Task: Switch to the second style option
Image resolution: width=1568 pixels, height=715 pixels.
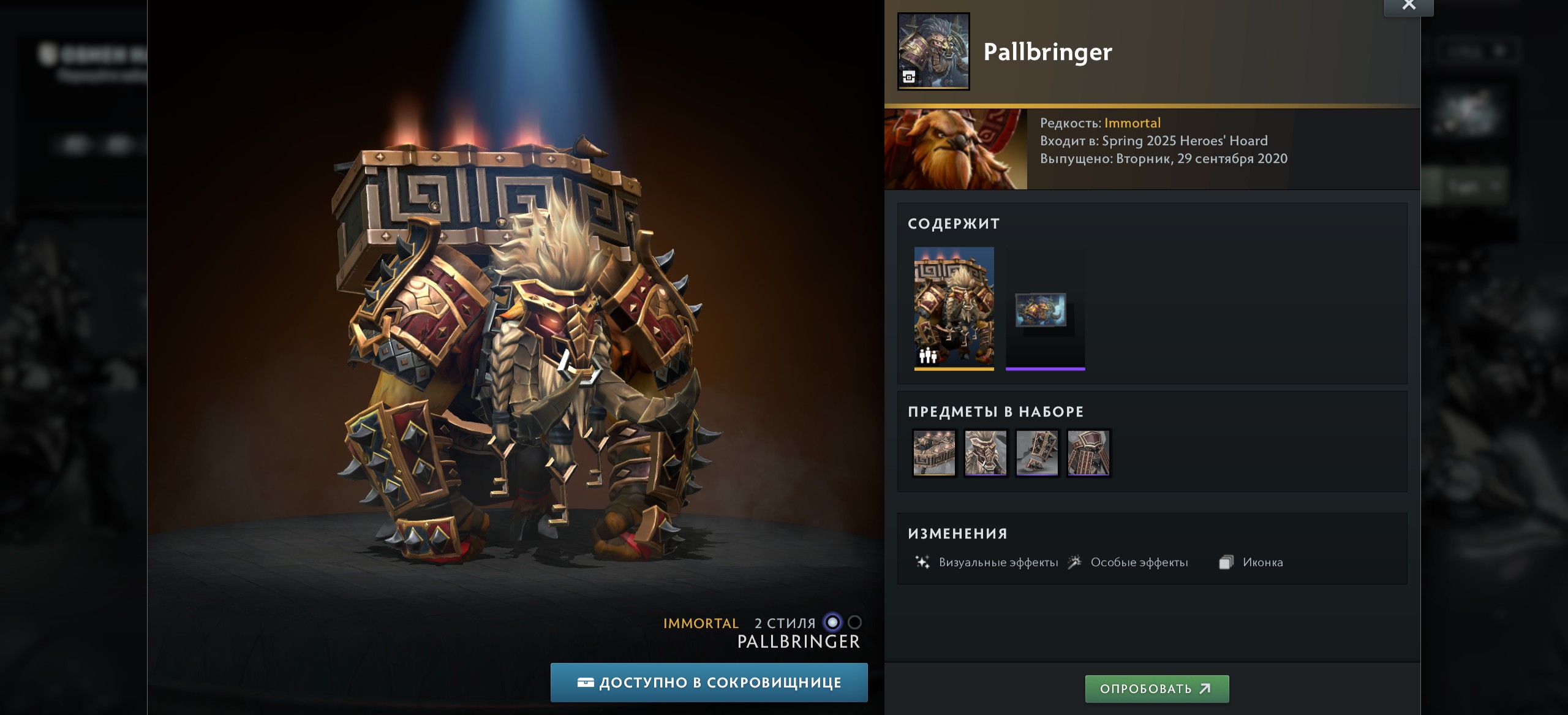Action: click(x=855, y=622)
